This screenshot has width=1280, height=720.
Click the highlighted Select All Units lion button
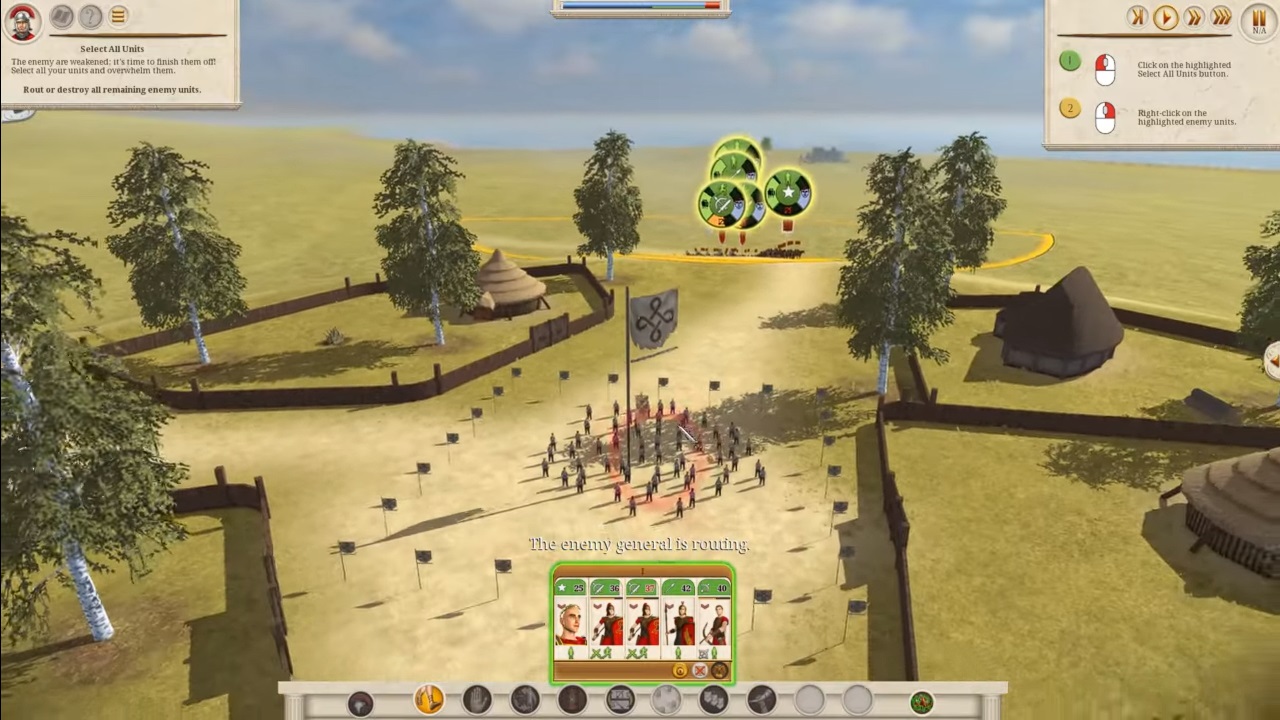click(720, 671)
